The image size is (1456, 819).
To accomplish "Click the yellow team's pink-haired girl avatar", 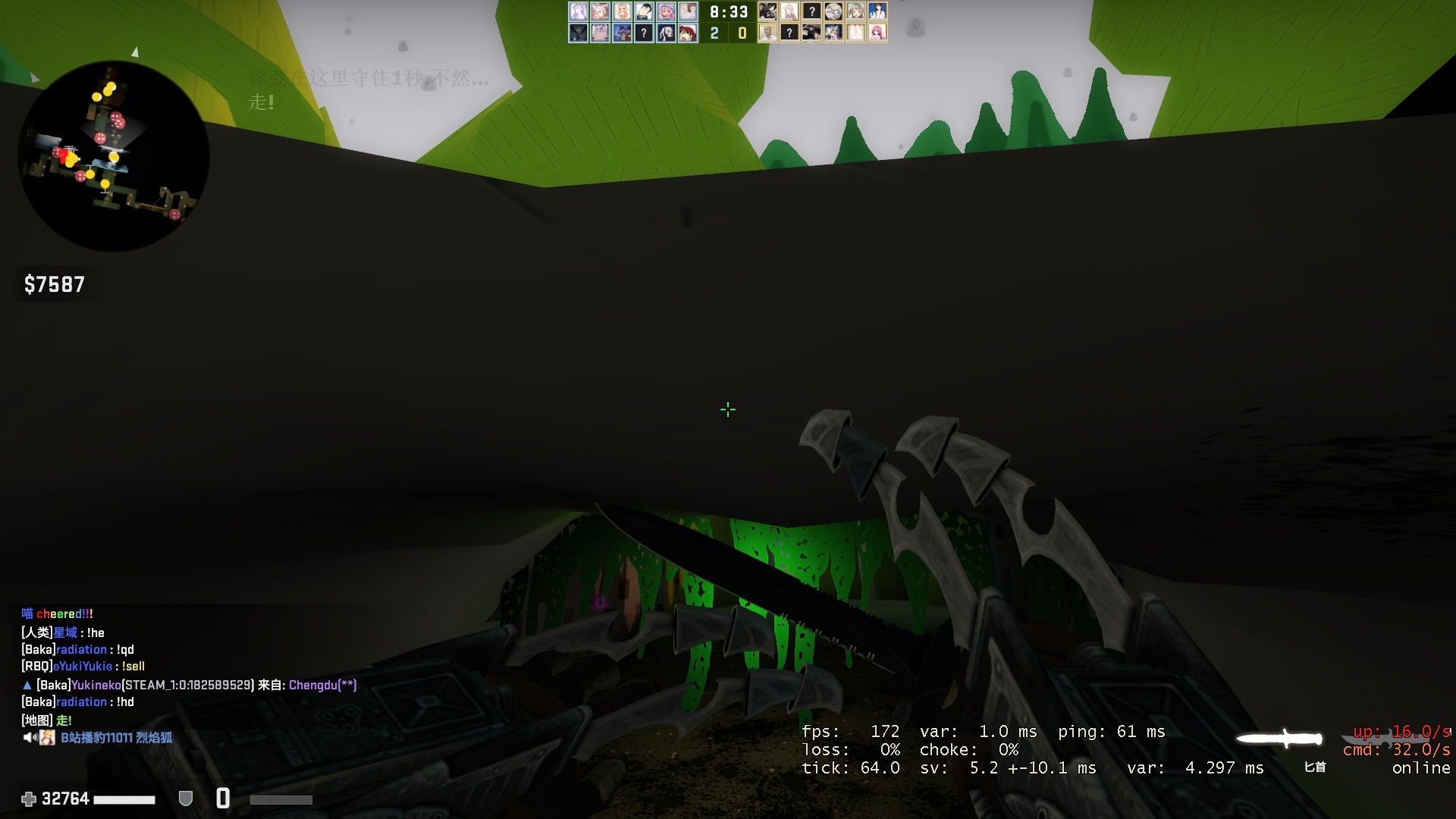I will pyautogui.click(x=877, y=33).
